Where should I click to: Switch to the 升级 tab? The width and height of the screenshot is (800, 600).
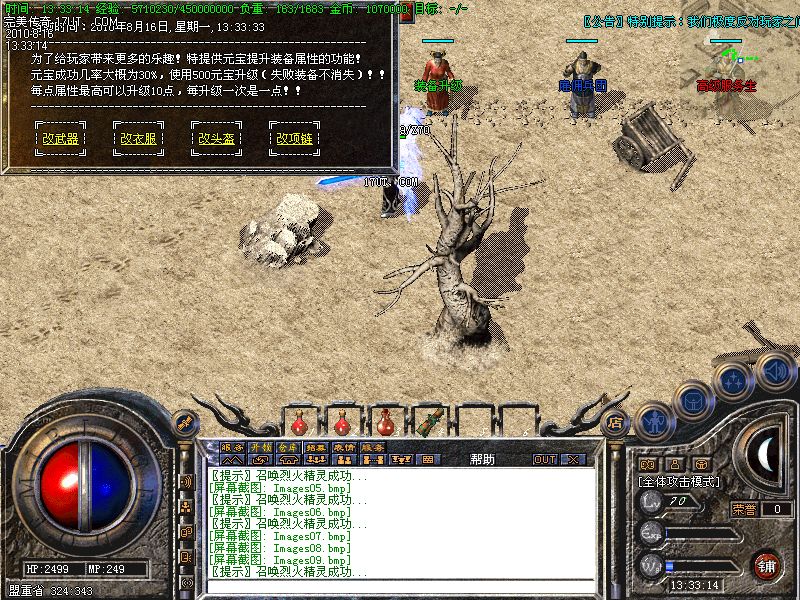click(x=260, y=447)
